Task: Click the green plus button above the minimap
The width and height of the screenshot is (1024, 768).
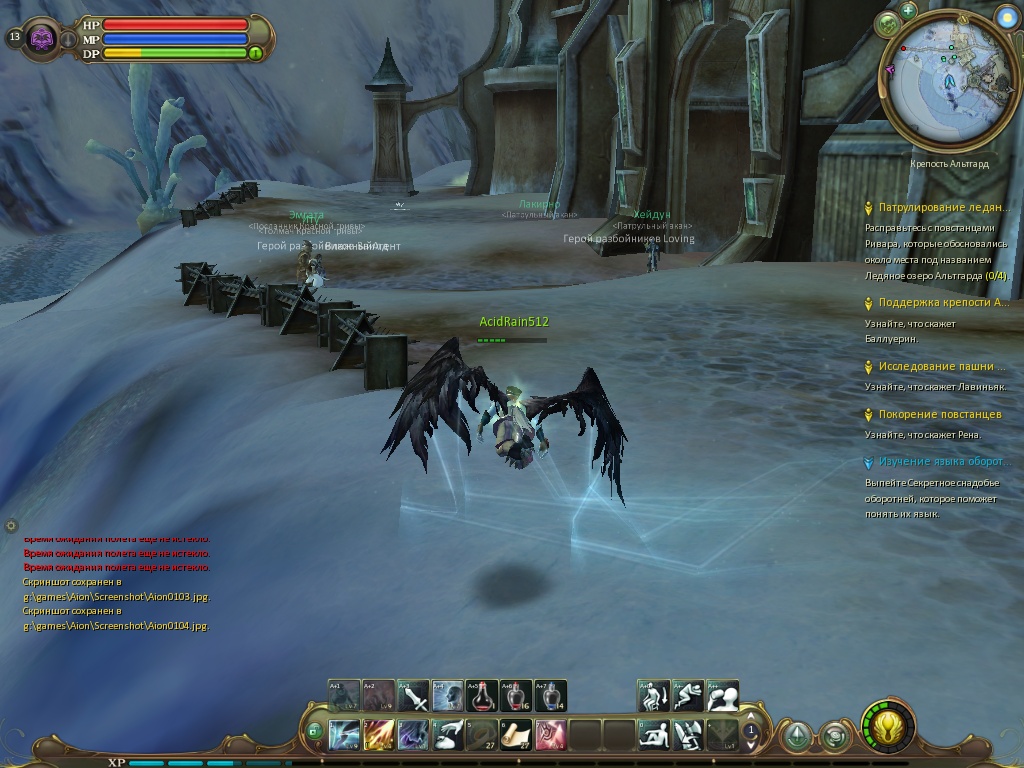Action: 908,11
